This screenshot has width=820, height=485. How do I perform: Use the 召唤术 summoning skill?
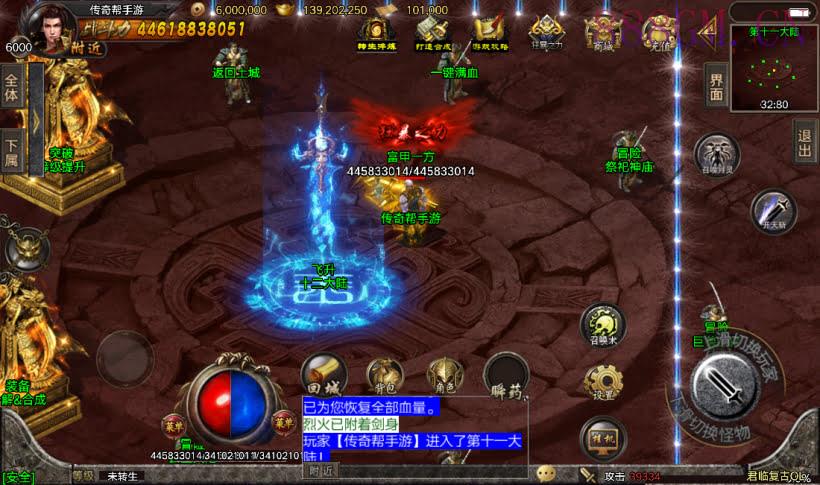pyautogui.click(x=602, y=324)
